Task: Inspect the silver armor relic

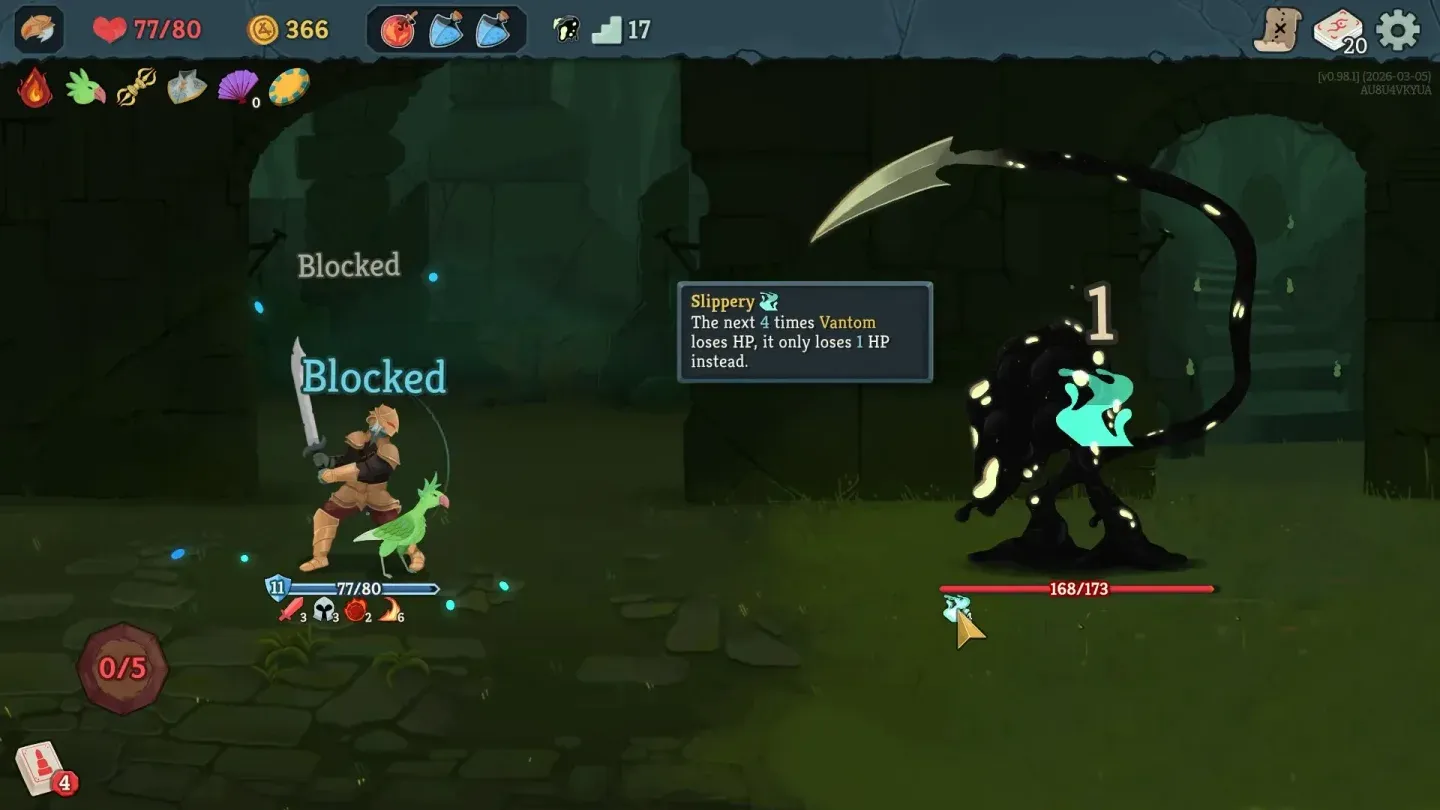Action: click(x=187, y=88)
